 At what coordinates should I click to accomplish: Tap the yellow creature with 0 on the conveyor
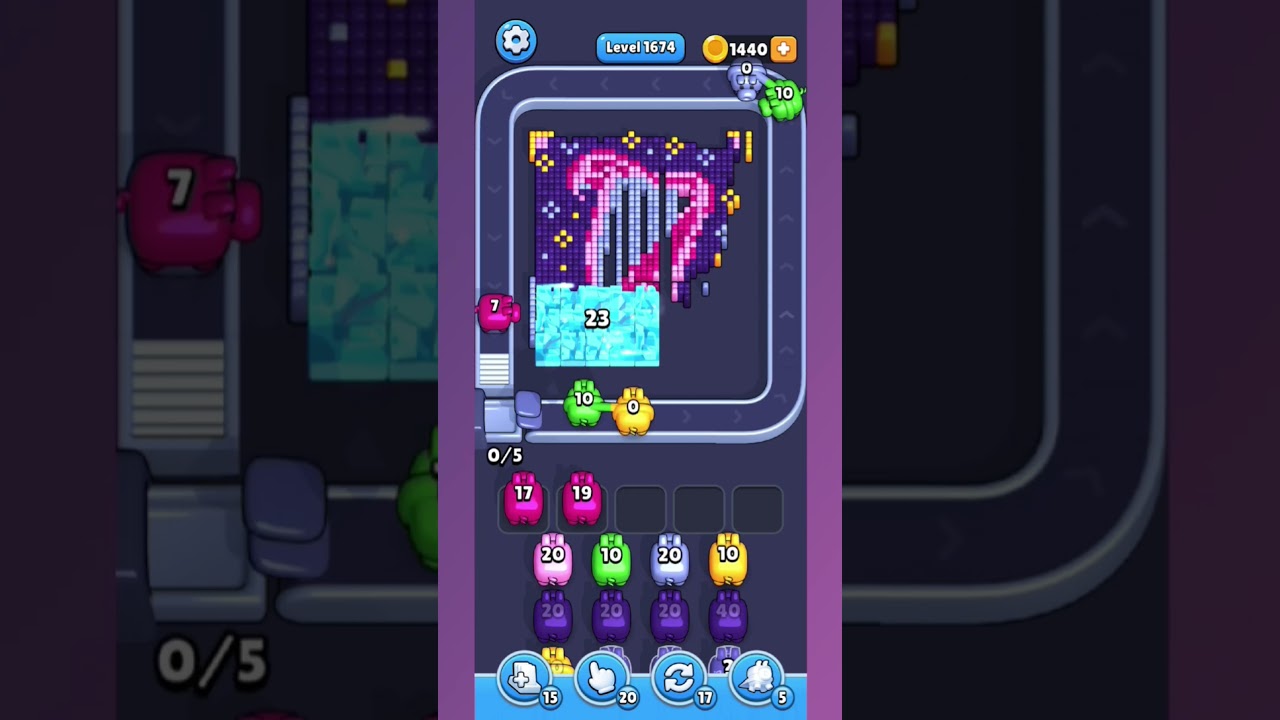634,410
